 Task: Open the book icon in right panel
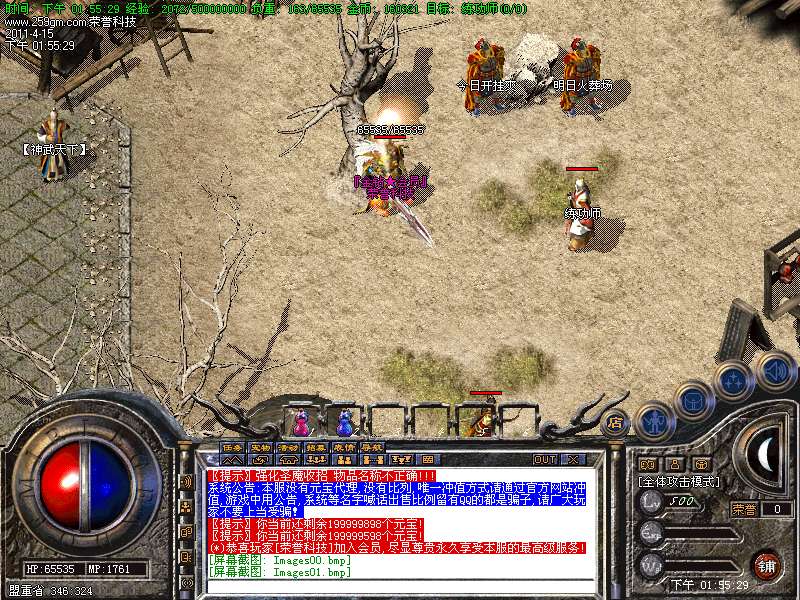(703, 464)
